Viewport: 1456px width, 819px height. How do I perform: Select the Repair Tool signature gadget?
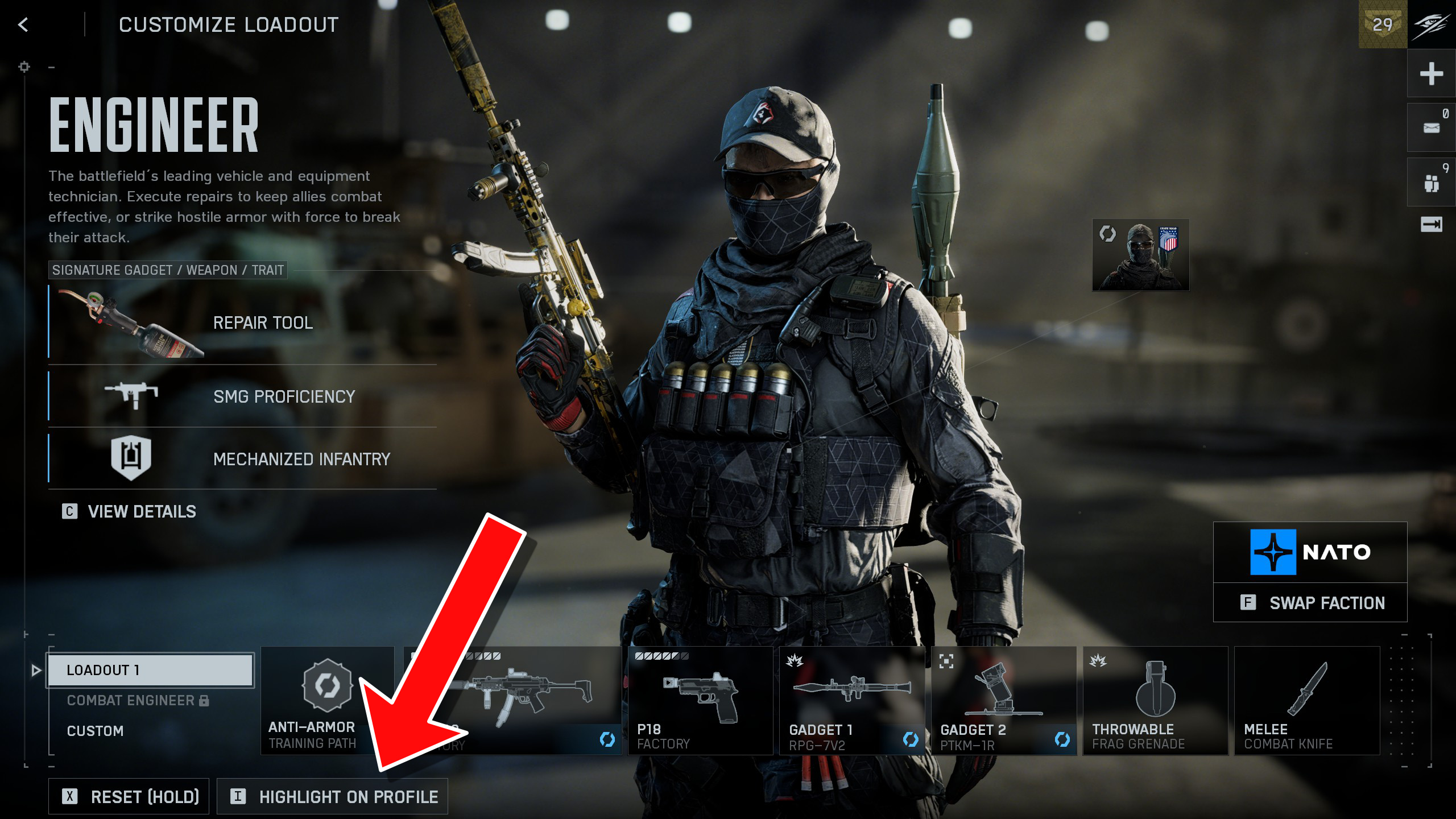click(243, 323)
